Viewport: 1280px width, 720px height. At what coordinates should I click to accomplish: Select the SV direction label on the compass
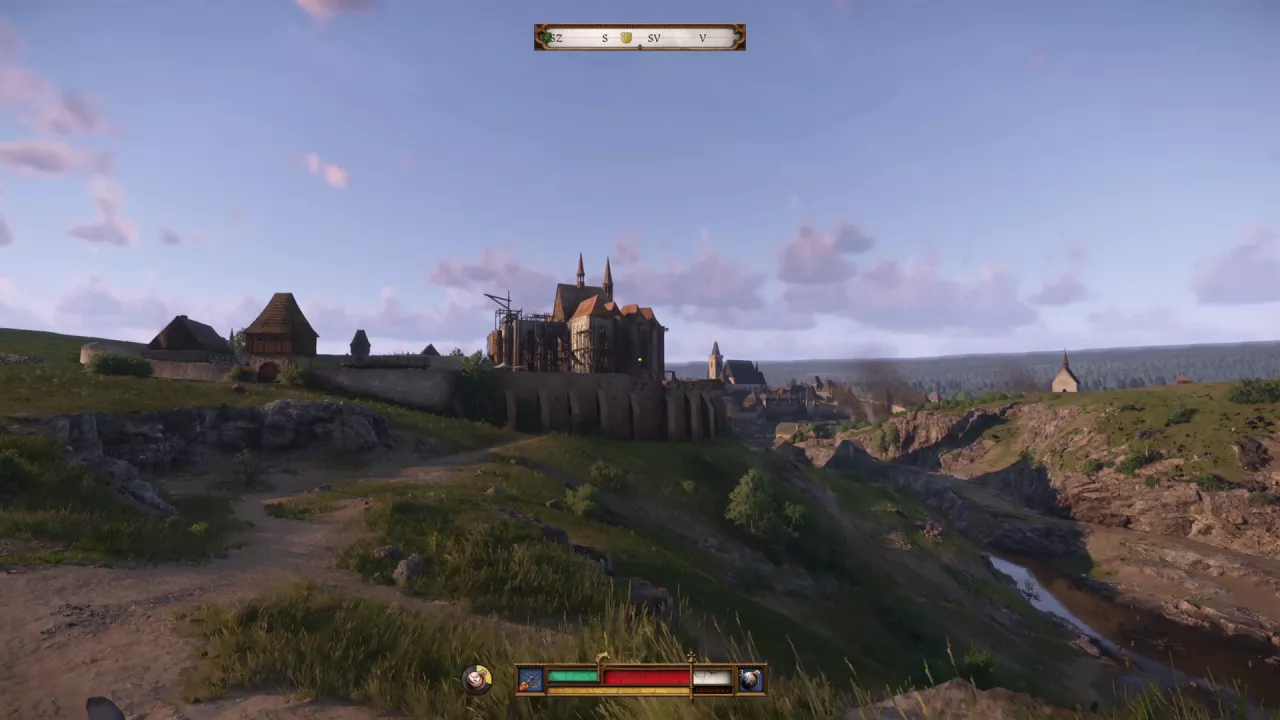point(655,38)
